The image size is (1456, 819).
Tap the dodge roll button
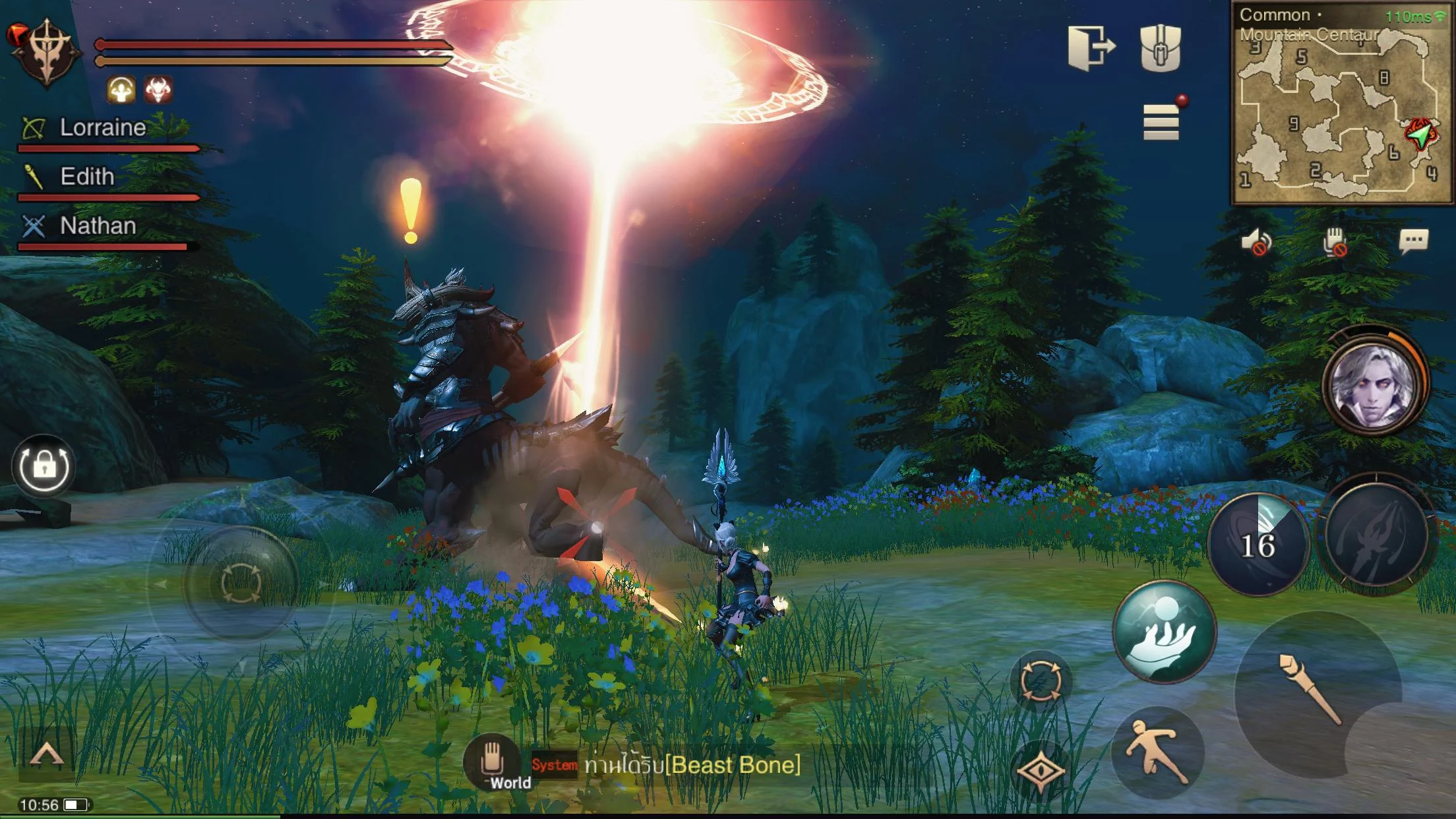point(1157,753)
